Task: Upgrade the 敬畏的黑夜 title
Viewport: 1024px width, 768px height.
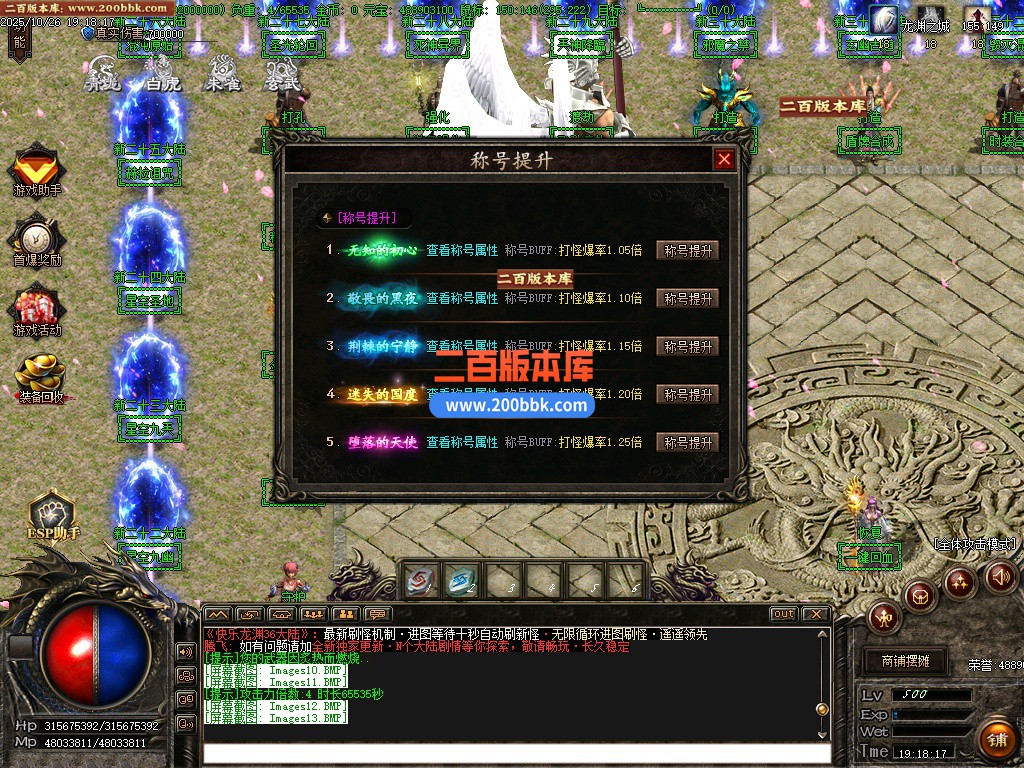Action: pos(687,299)
